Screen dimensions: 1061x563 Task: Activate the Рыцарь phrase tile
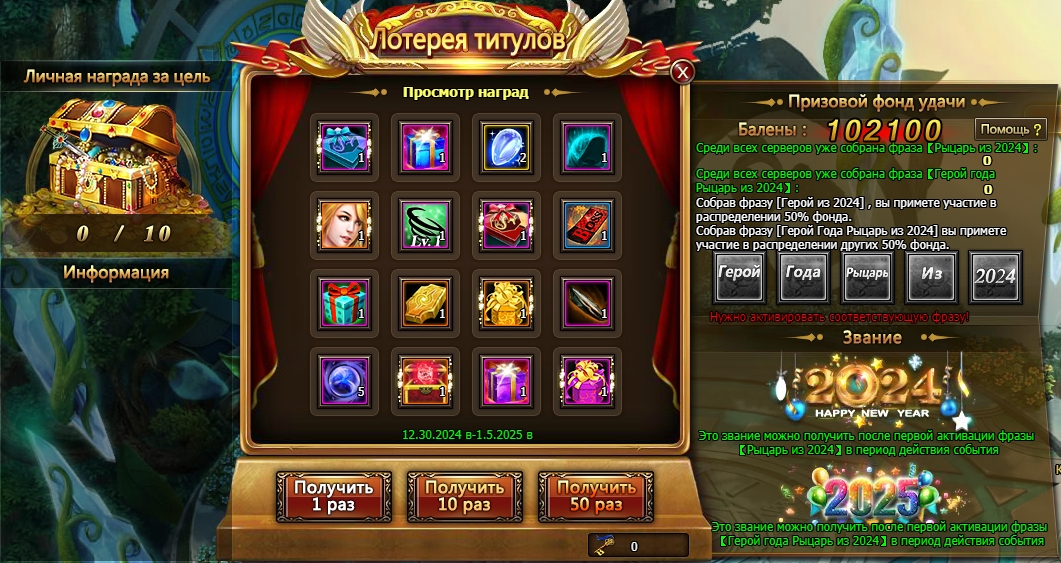(867, 277)
